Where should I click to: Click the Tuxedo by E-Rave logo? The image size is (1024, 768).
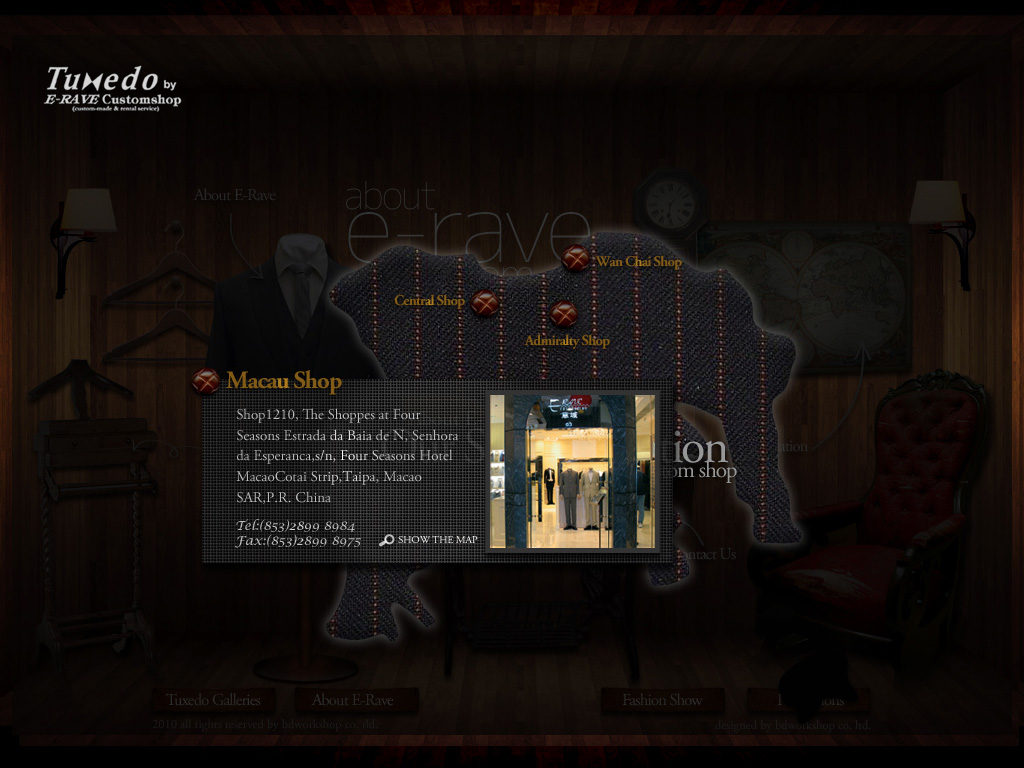(x=113, y=88)
